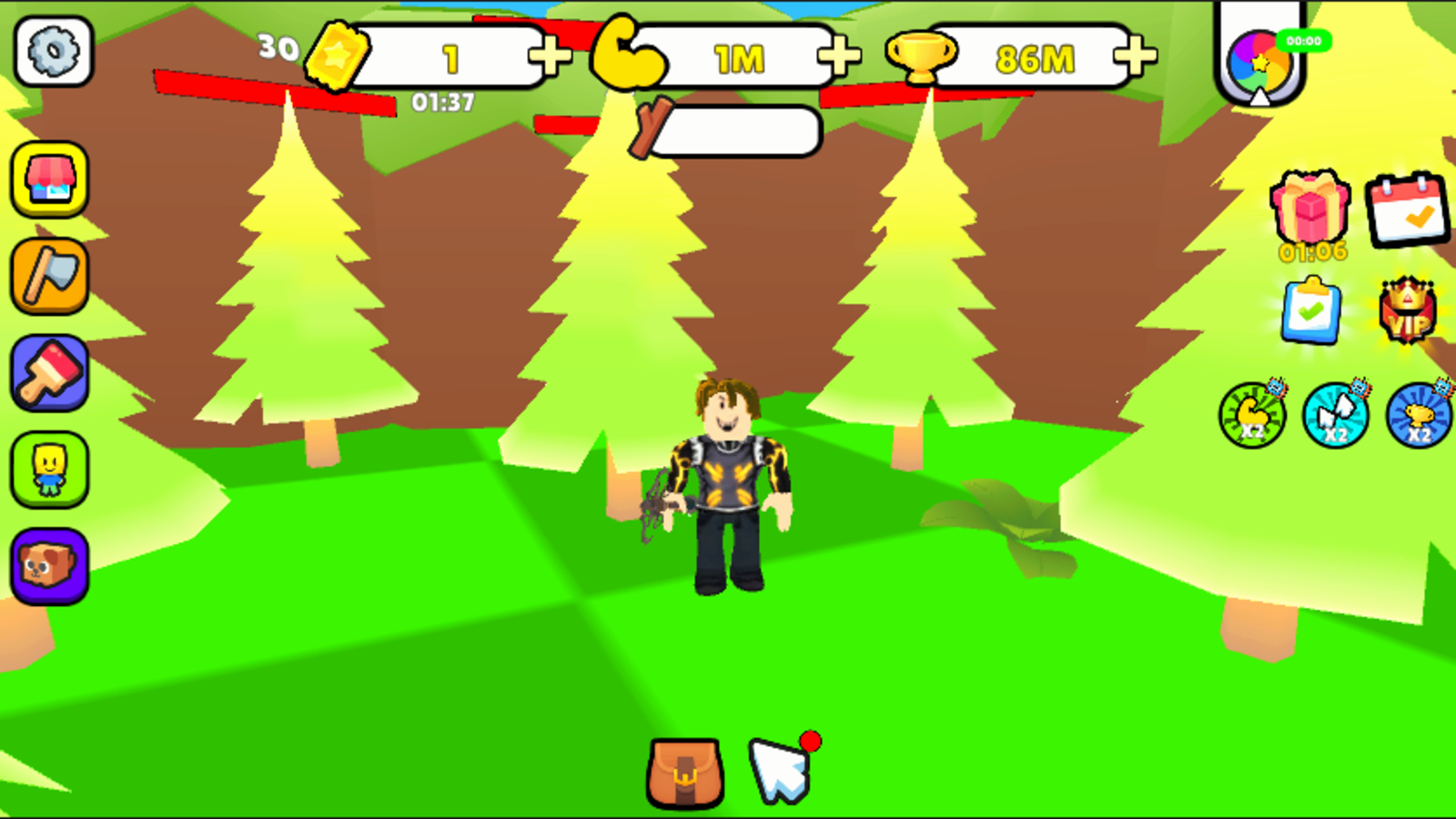The height and width of the screenshot is (819, 1456).
Task: Open the settings gear menu
Action: [50, 52]
